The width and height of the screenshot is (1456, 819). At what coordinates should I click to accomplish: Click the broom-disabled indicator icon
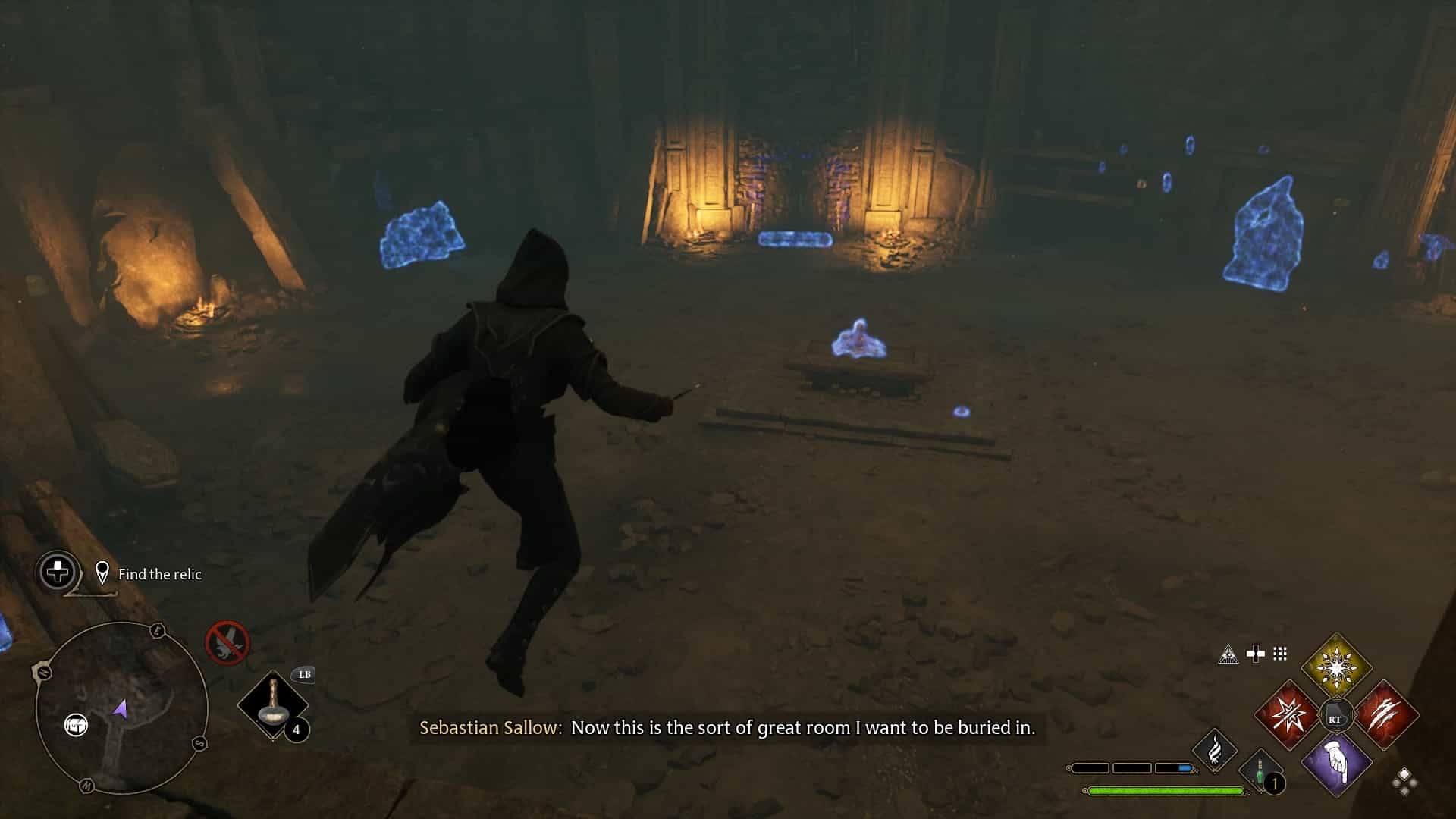tap(227, 641)
